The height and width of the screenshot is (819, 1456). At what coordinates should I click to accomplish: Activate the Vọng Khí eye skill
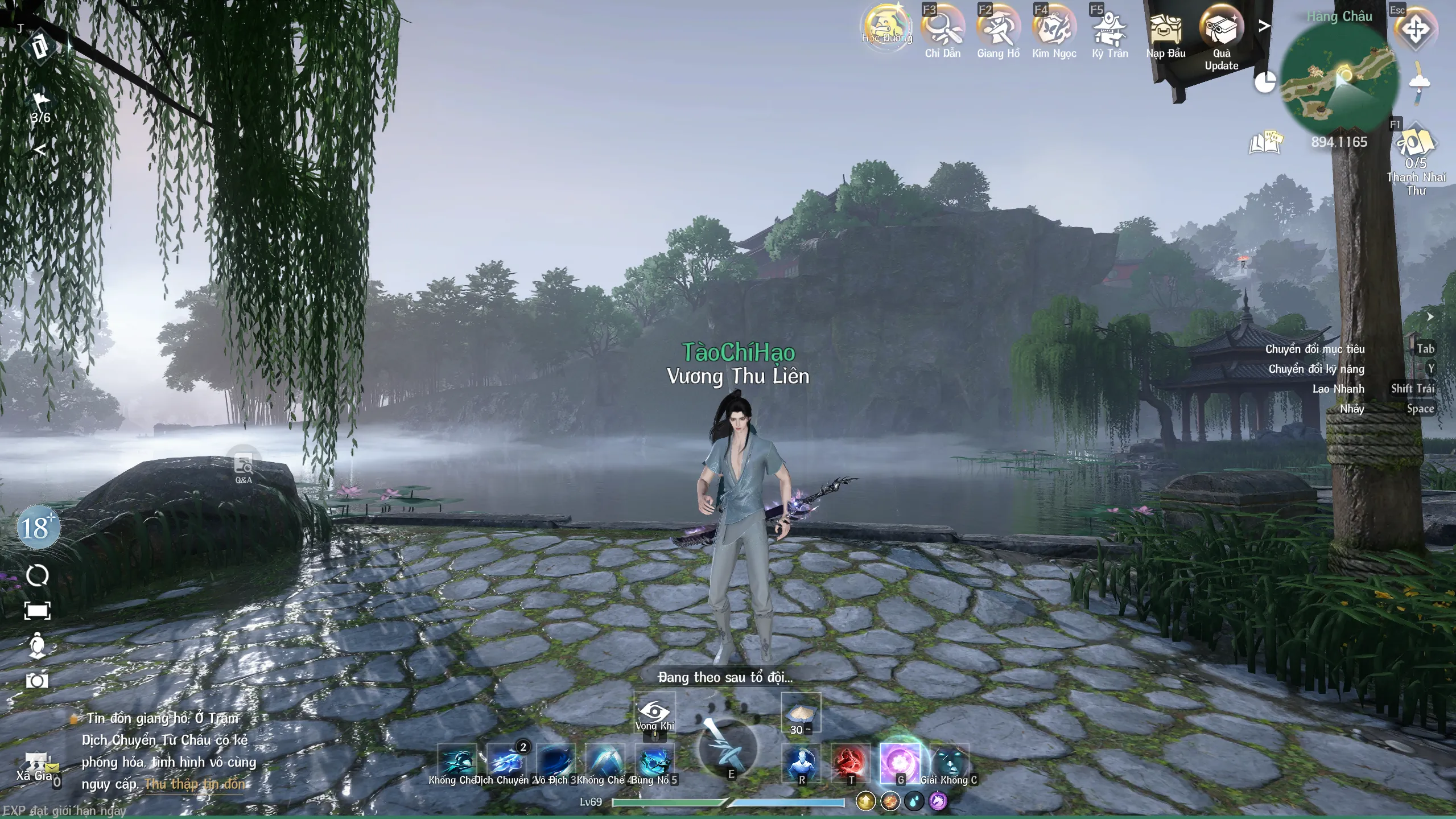654,713
